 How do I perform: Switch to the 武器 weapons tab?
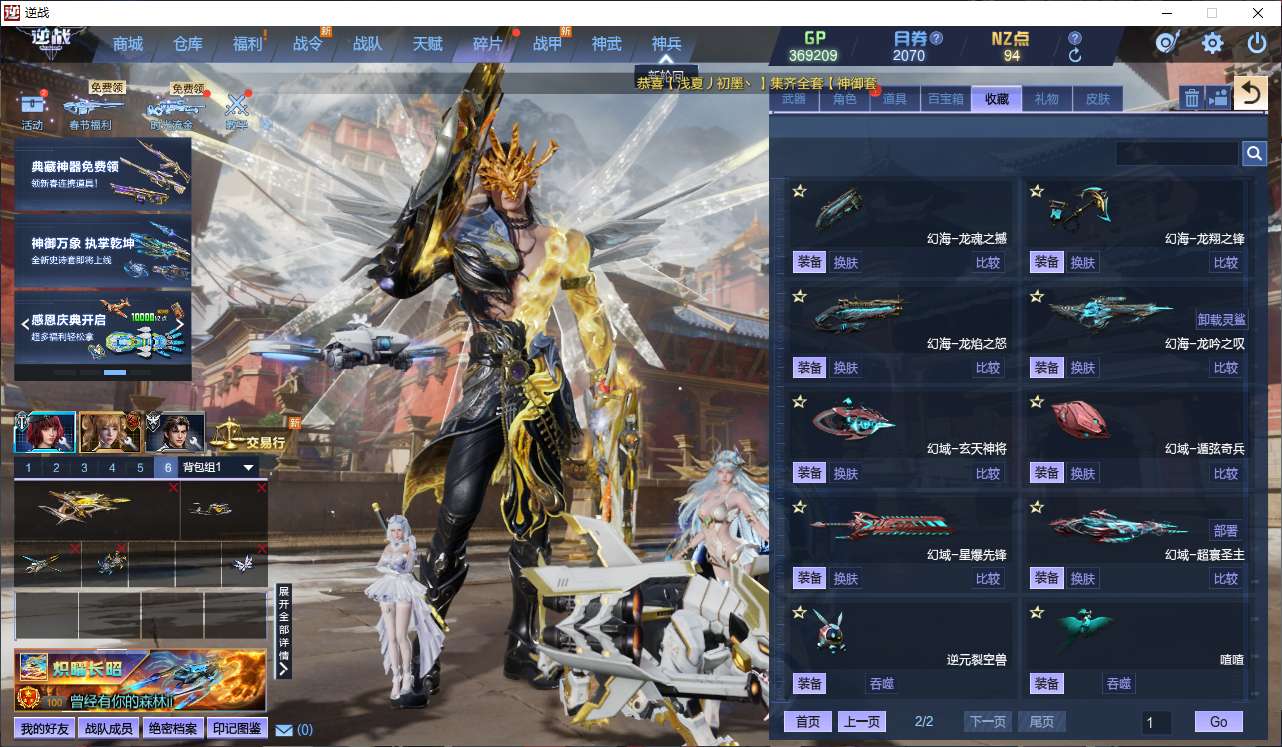click(794, 99)
